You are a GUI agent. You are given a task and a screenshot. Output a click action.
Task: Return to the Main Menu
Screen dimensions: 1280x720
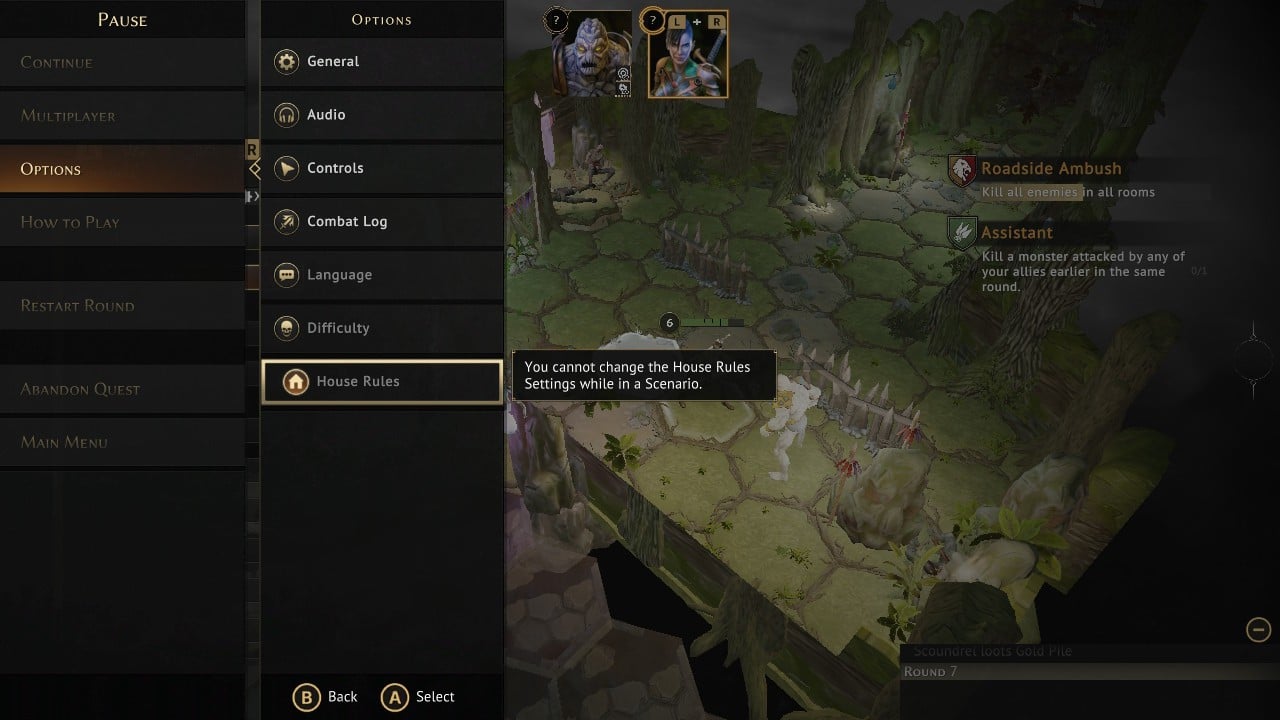tap(64, 442)
